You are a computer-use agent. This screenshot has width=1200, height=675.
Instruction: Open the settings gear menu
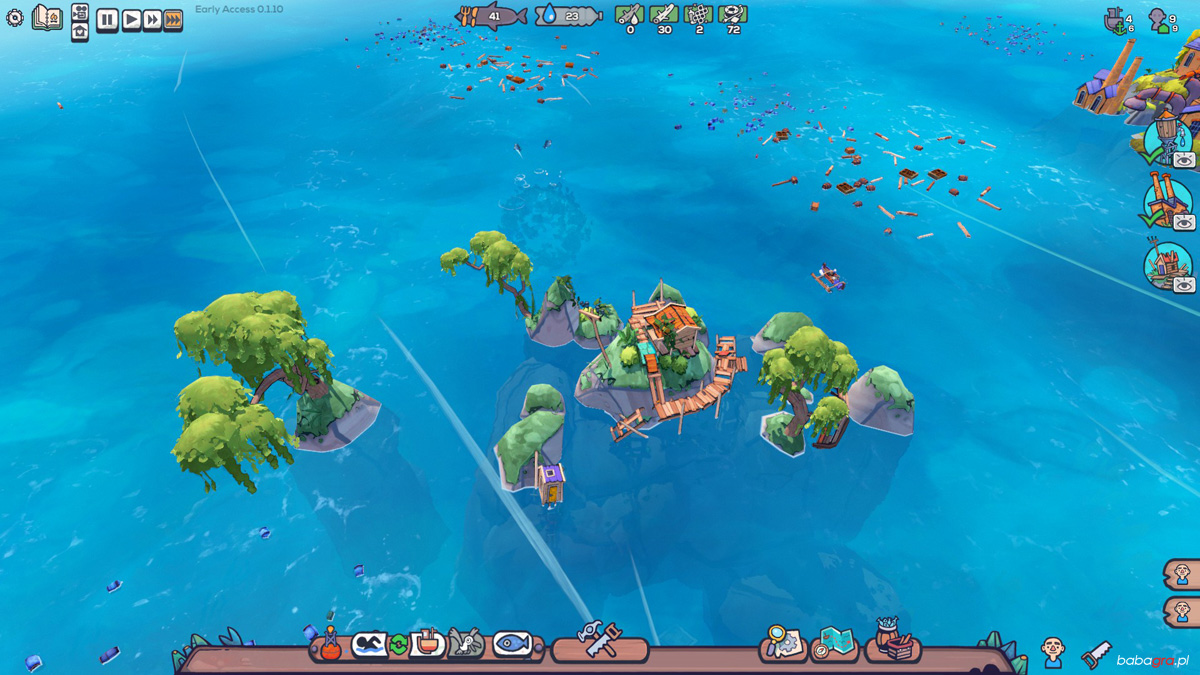tap(14, 17)
